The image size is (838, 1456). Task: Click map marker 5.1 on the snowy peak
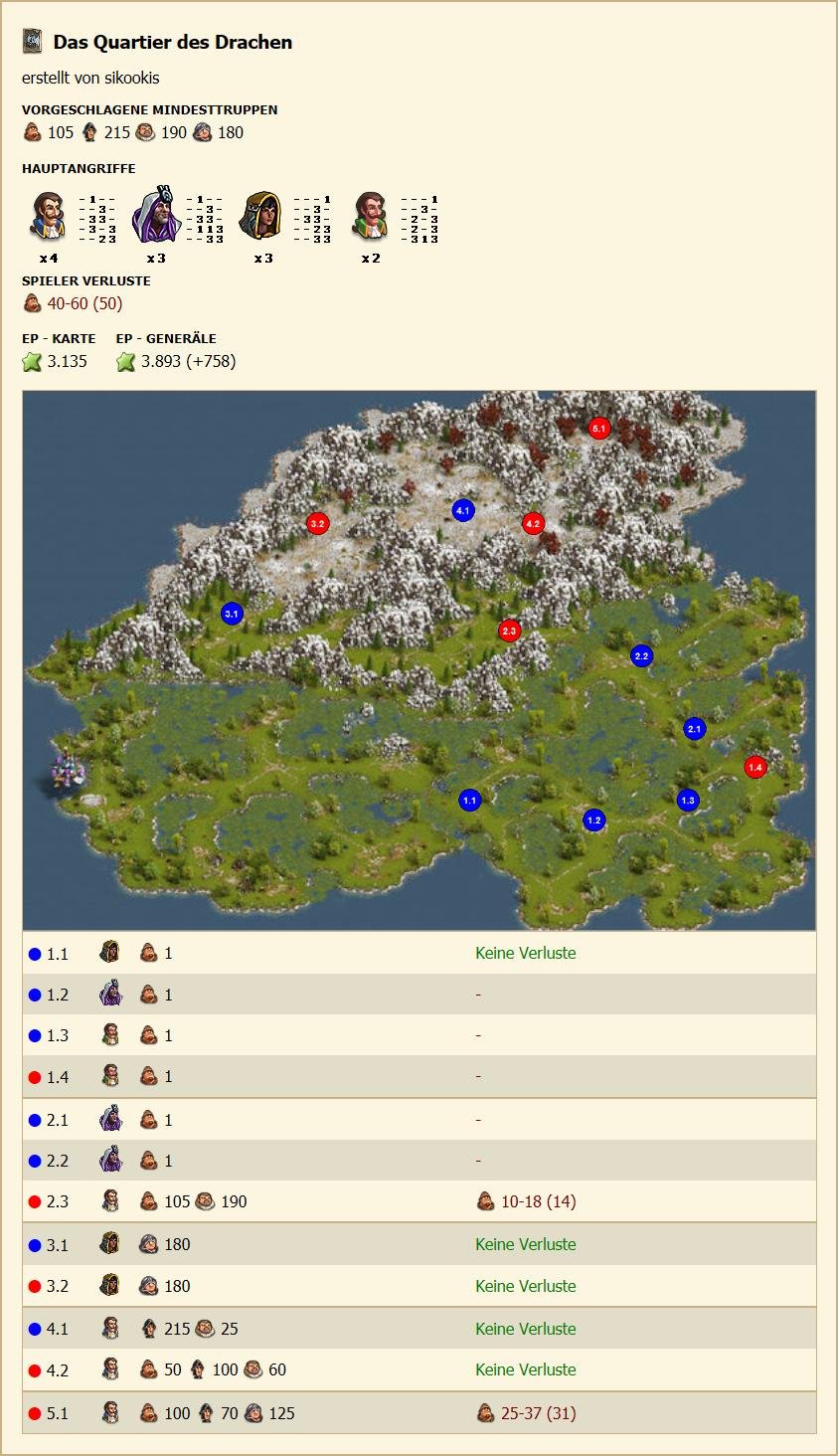click(598, 428)
